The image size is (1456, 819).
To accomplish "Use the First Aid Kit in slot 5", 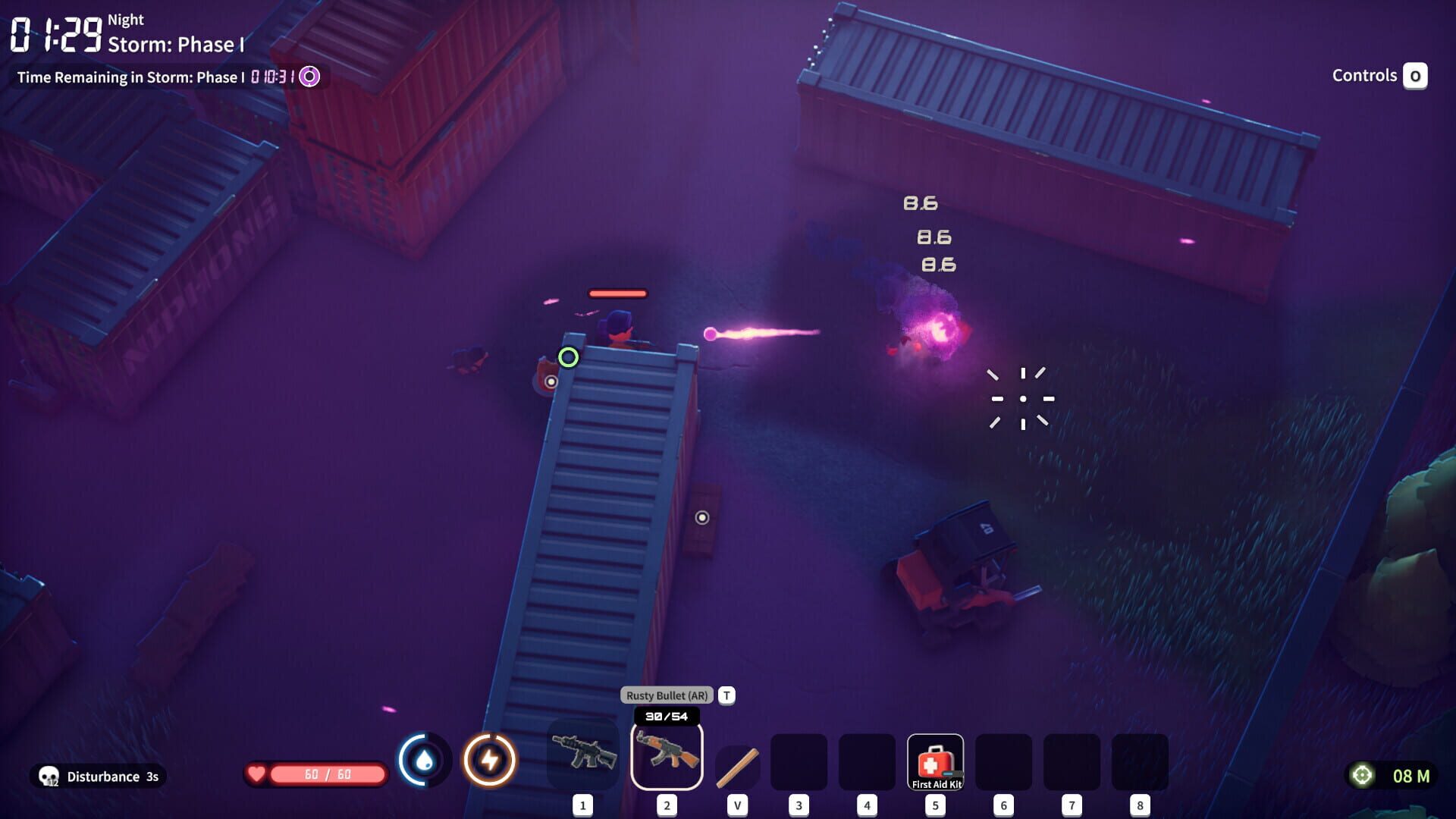I will pos(935,761).
